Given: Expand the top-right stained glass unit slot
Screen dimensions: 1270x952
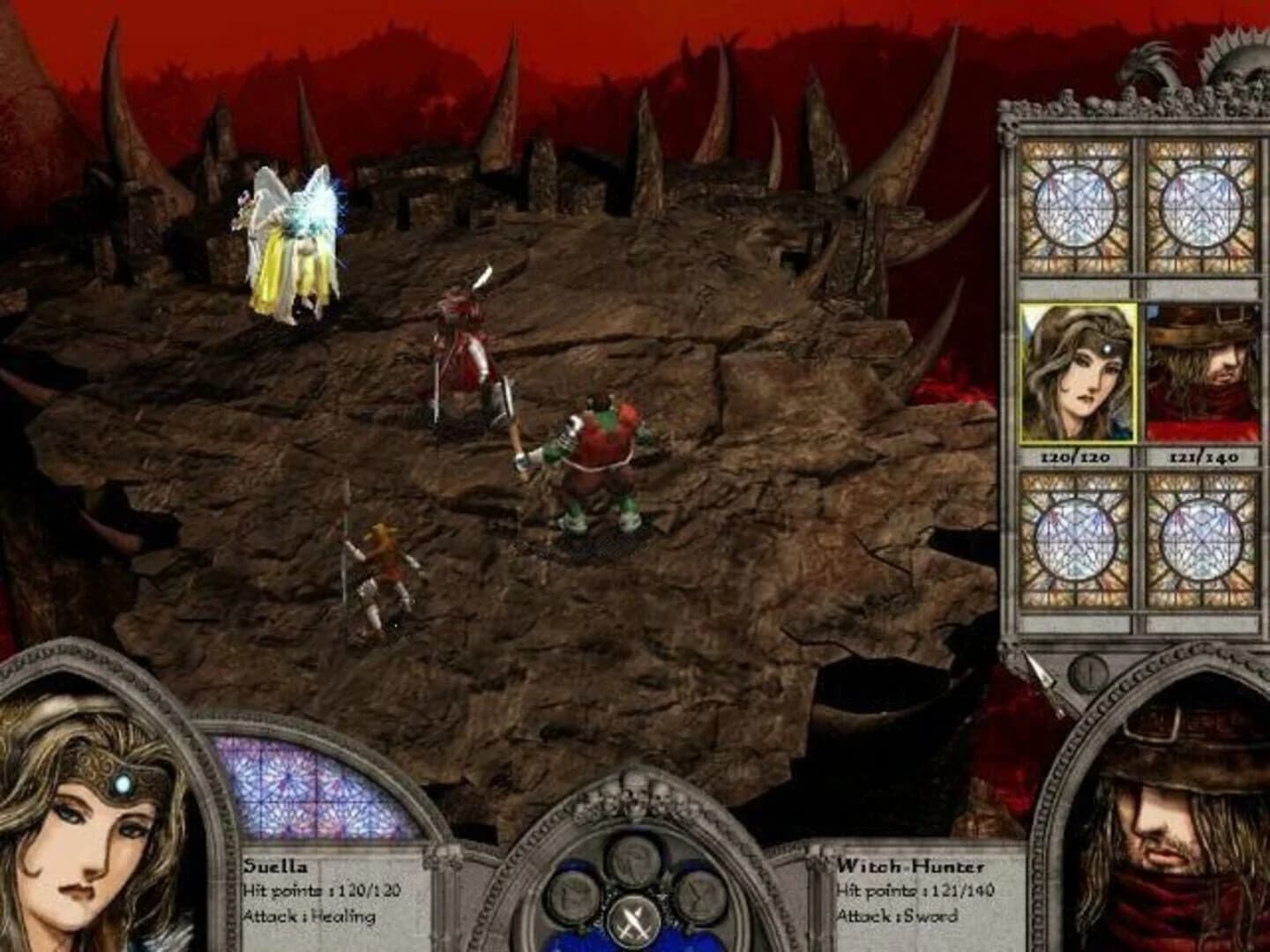Looking at the screenshot, I should click(1198, 206).
